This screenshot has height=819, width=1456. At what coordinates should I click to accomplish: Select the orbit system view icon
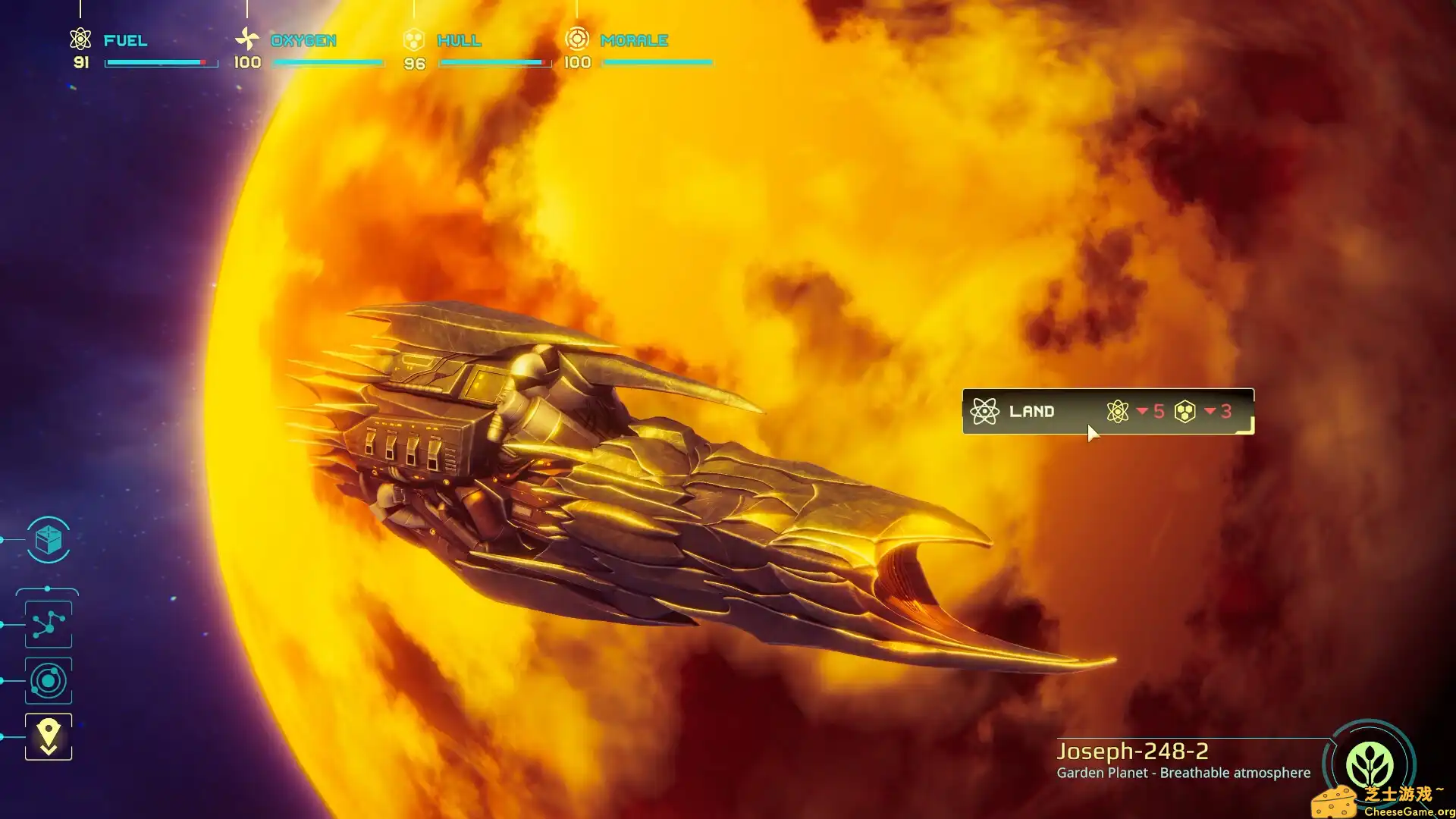(49, 680)
